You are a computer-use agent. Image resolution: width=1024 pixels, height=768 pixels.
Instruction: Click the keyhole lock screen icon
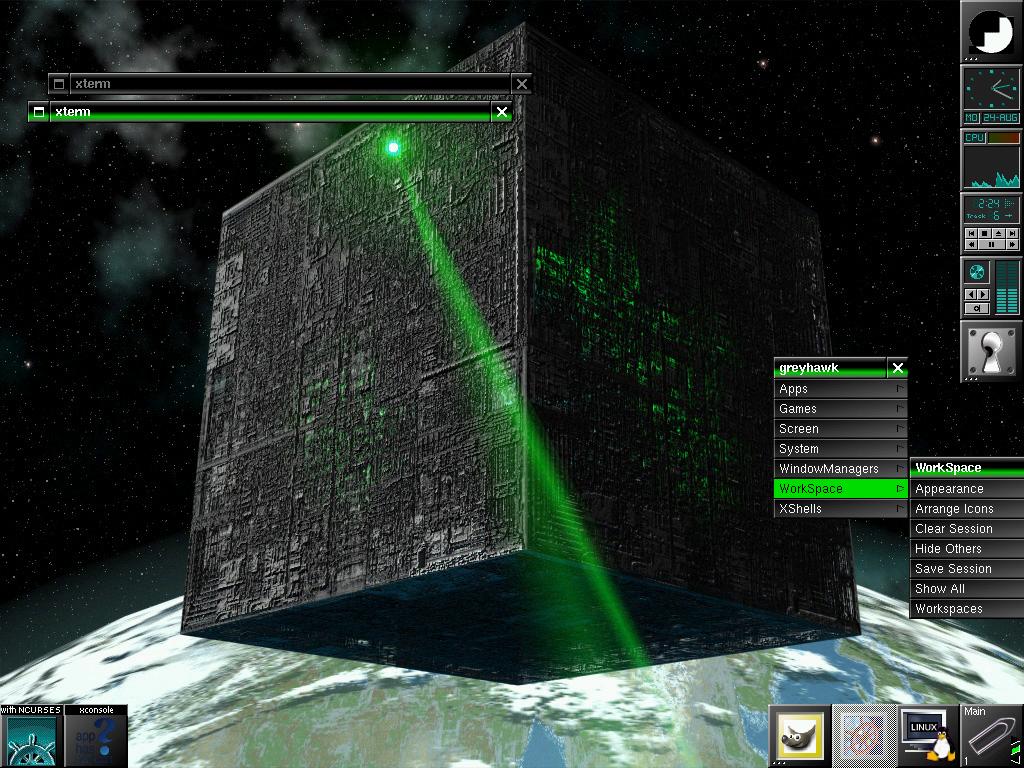[991, 351]
